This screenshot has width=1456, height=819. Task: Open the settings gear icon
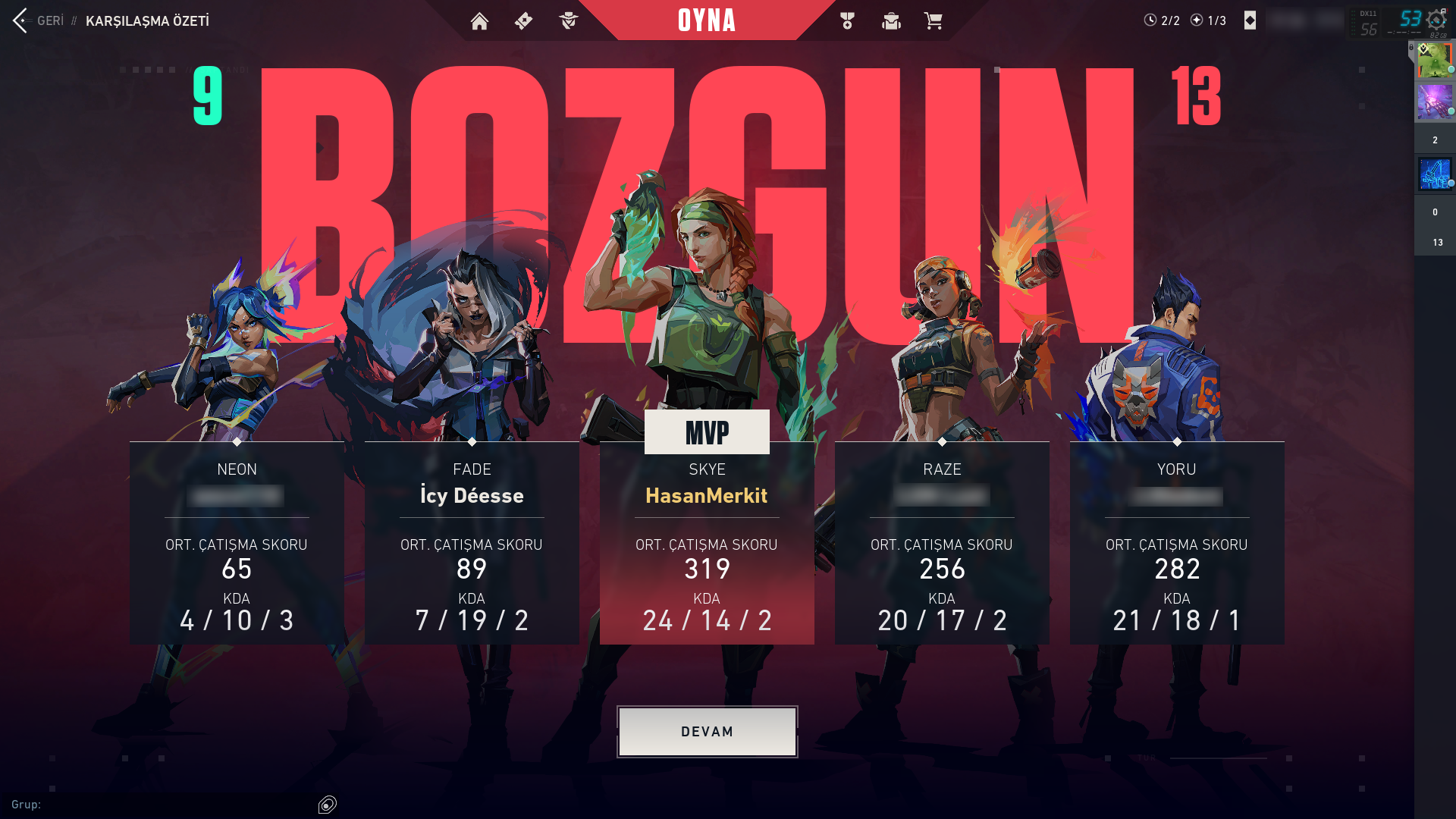coord(1436,20)
